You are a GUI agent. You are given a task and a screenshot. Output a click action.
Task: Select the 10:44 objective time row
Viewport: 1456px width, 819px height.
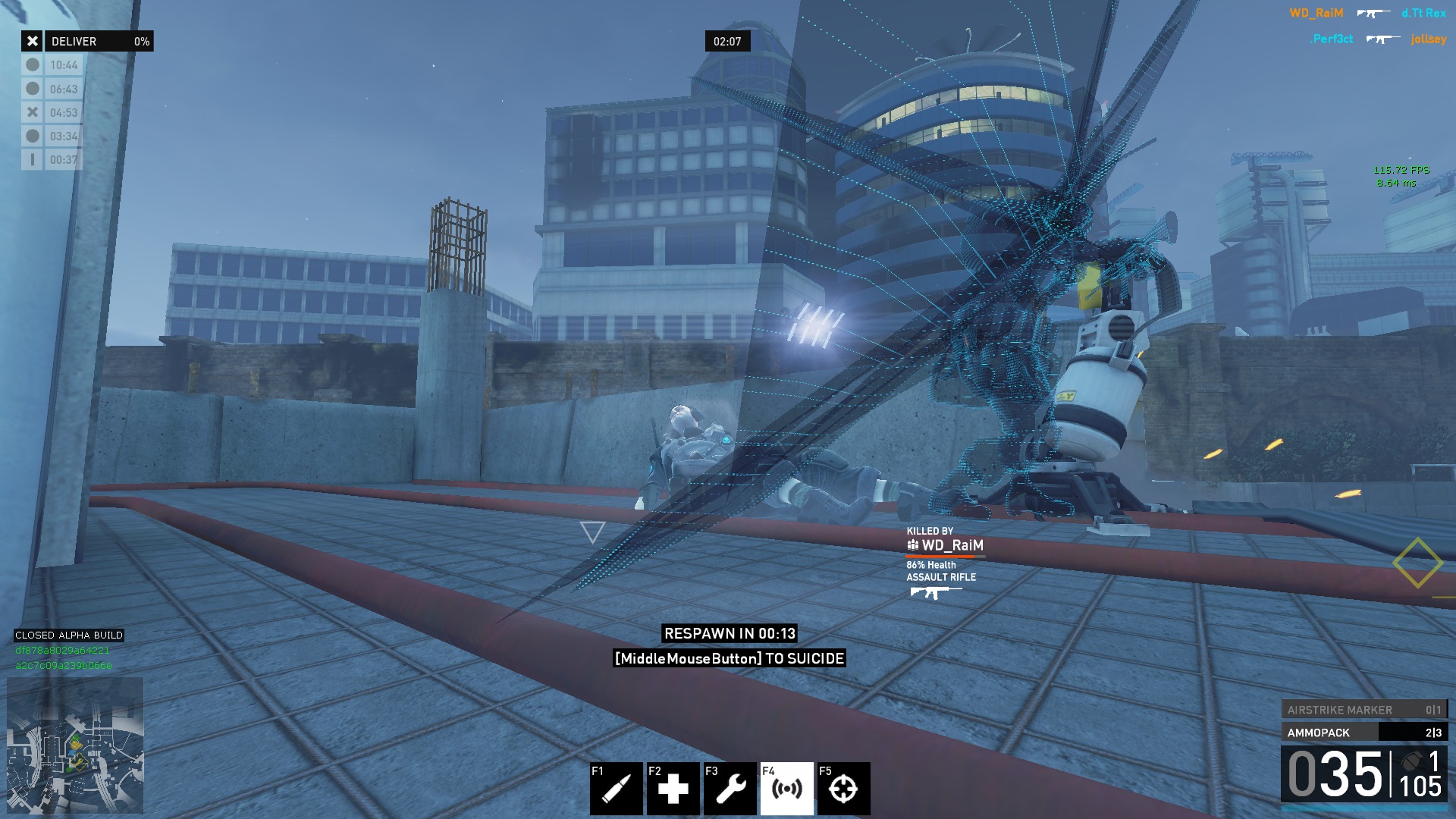pyautogui.click(x=52, y=65)
